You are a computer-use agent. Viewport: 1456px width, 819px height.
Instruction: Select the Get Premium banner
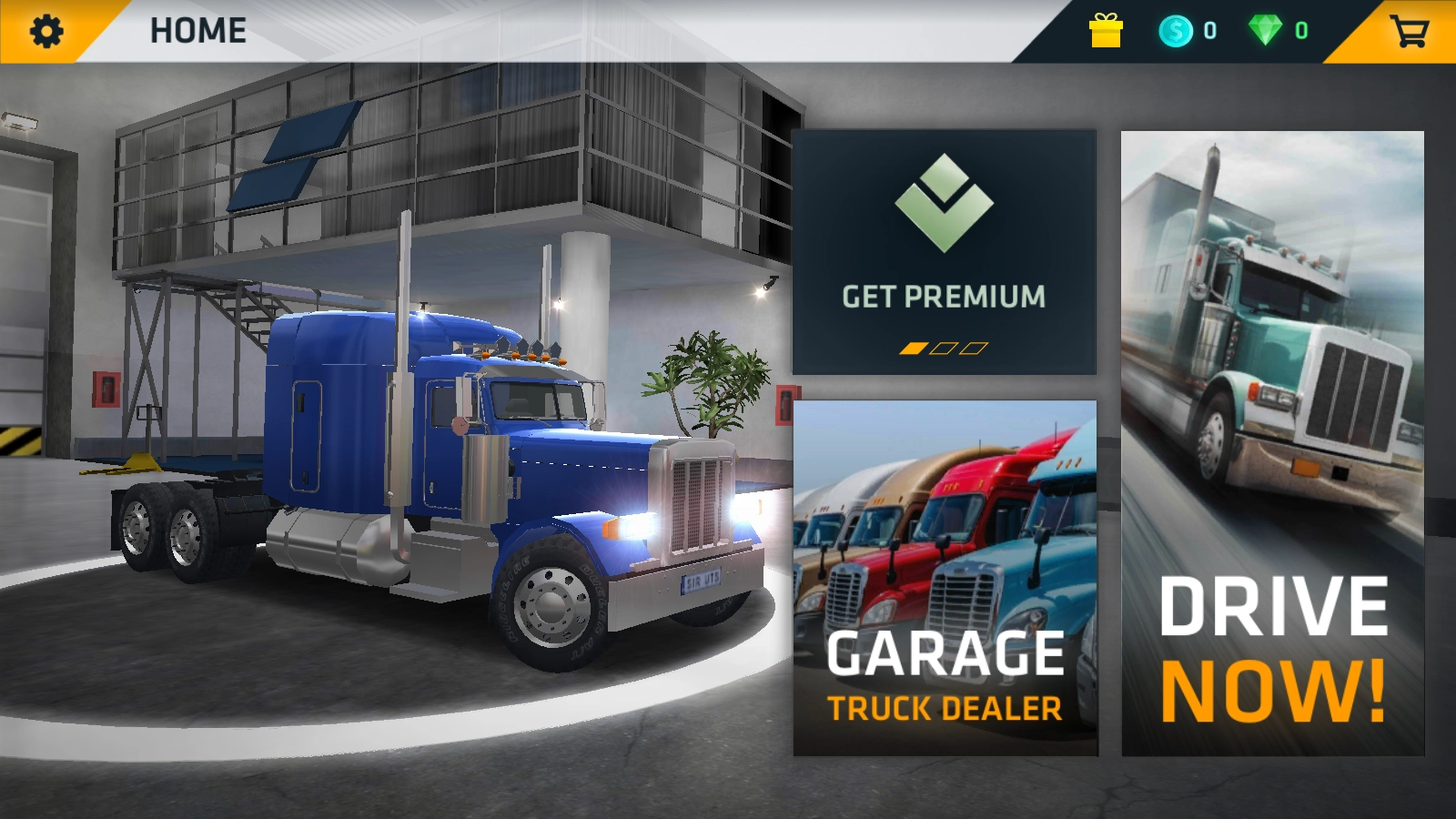click(944, 251)
